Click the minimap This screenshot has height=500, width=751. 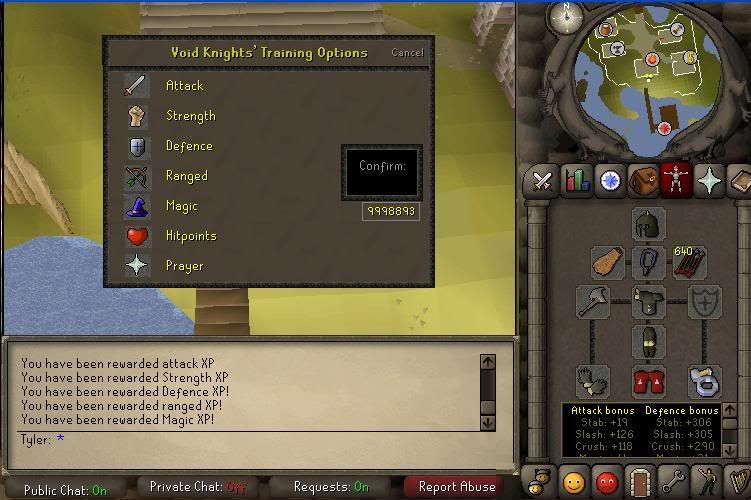point(650,80)
